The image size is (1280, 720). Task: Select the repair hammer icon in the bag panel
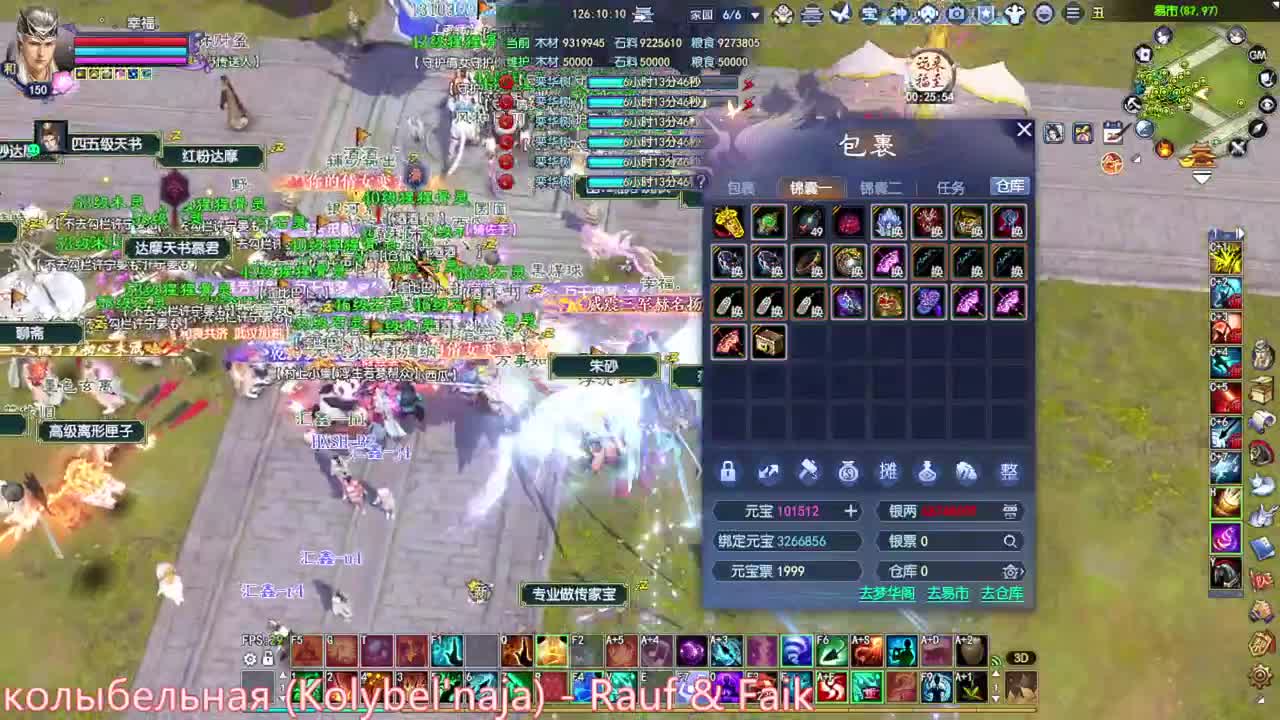coord(809,472)
